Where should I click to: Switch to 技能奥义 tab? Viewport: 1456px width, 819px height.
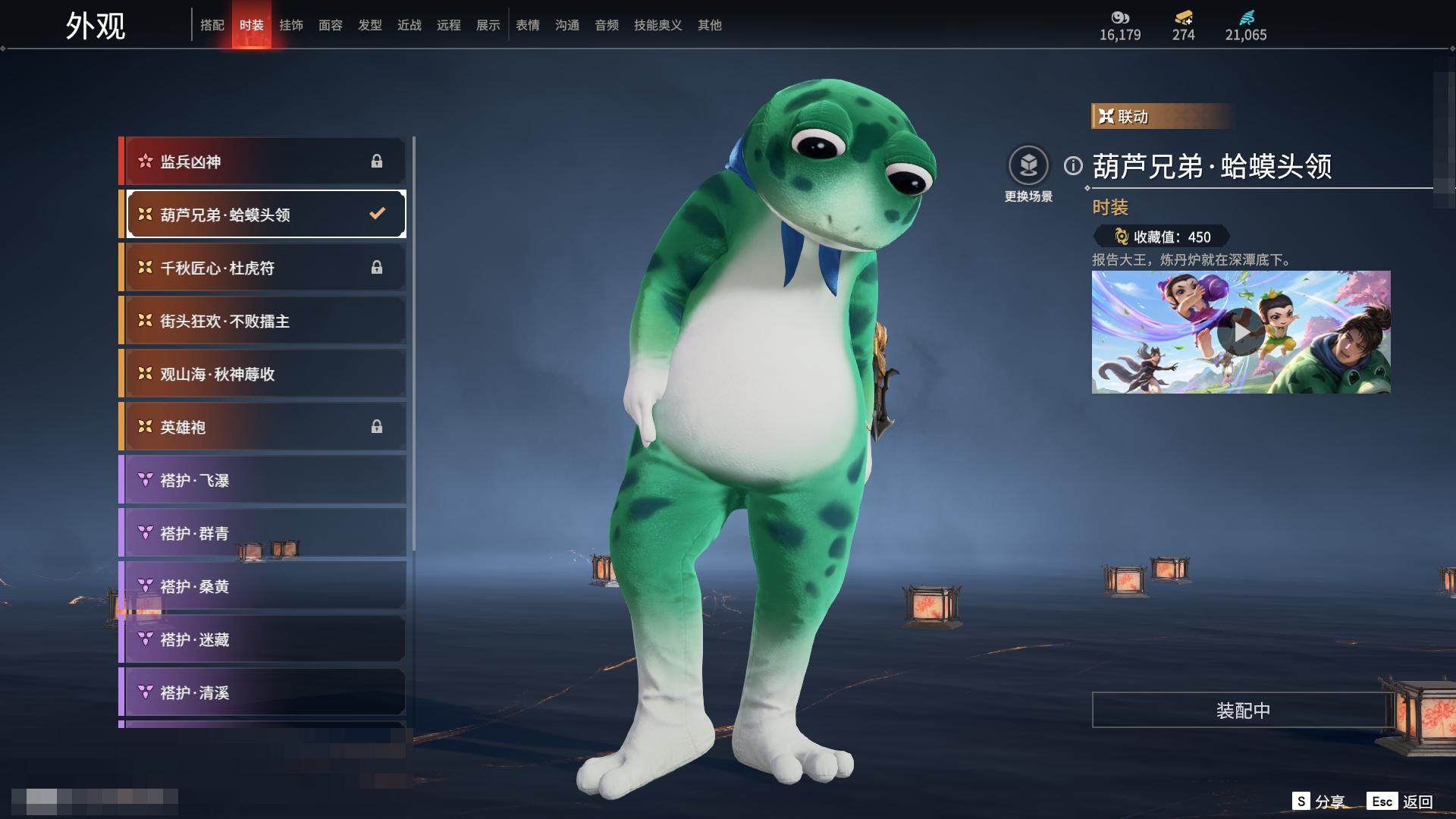click(x=657, y=25)
